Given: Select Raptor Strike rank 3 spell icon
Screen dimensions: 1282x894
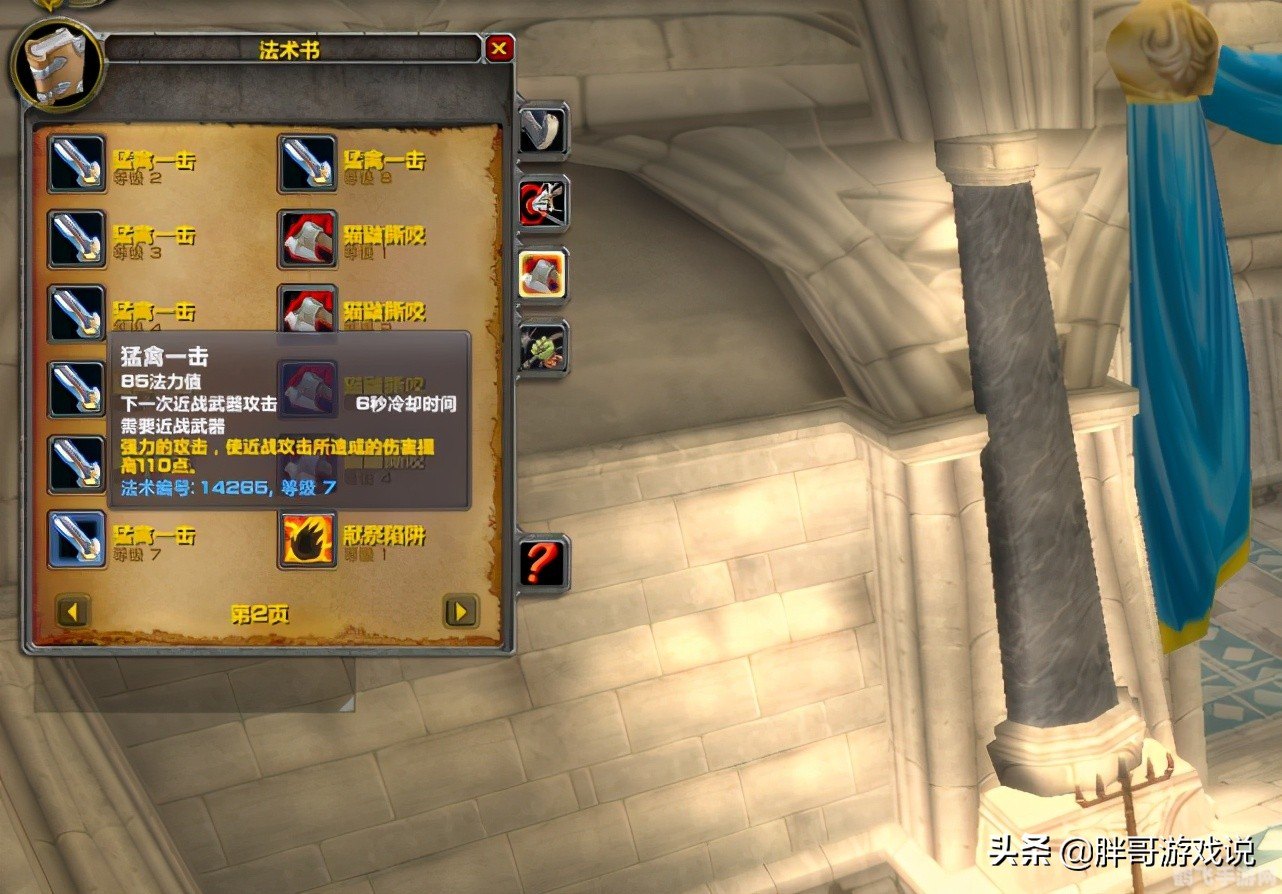Looking at the screenshot, I should point(77,238).
